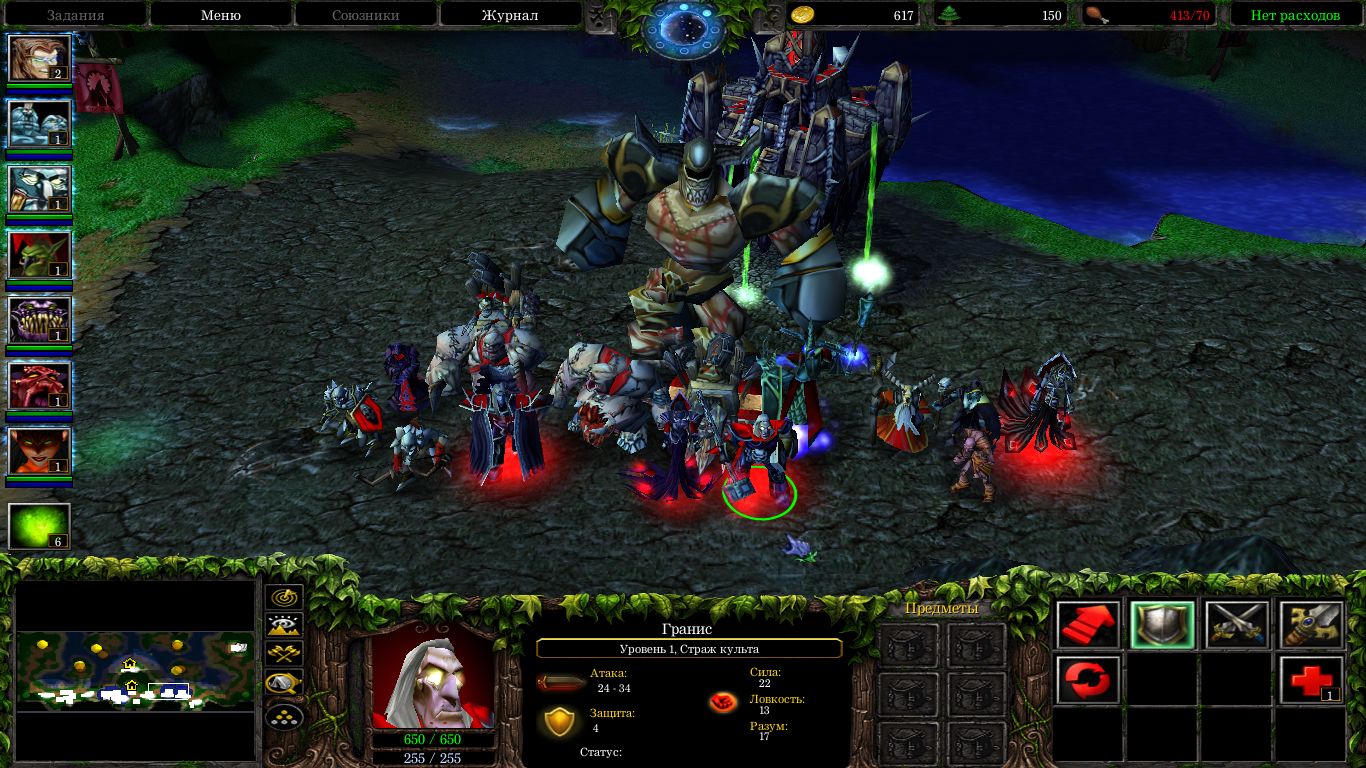Select the red demon hero portrait

coord(40,386)
